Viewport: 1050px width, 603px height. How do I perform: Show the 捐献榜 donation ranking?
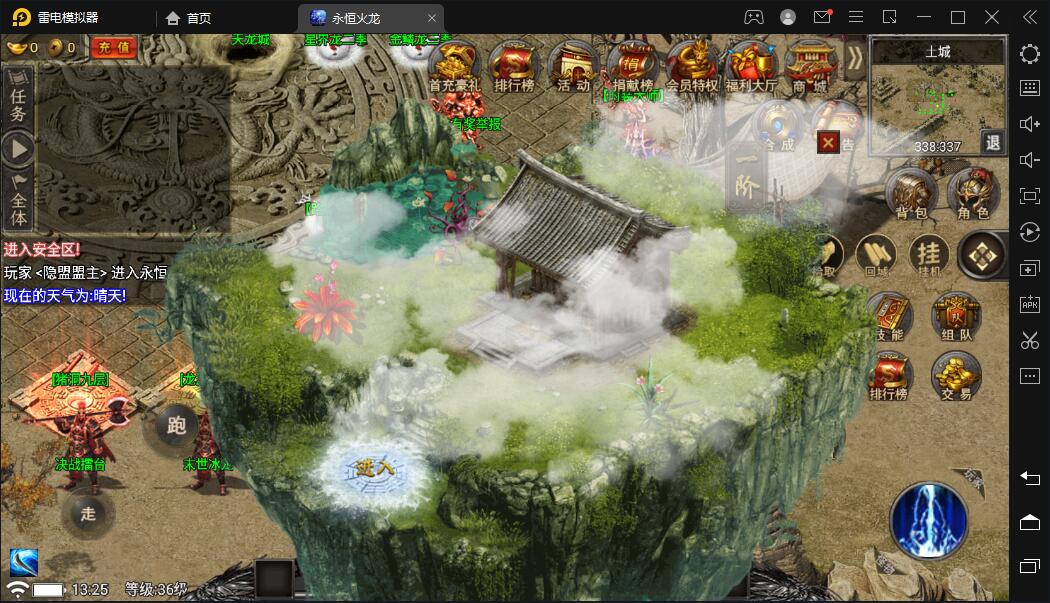pos(632,68)
